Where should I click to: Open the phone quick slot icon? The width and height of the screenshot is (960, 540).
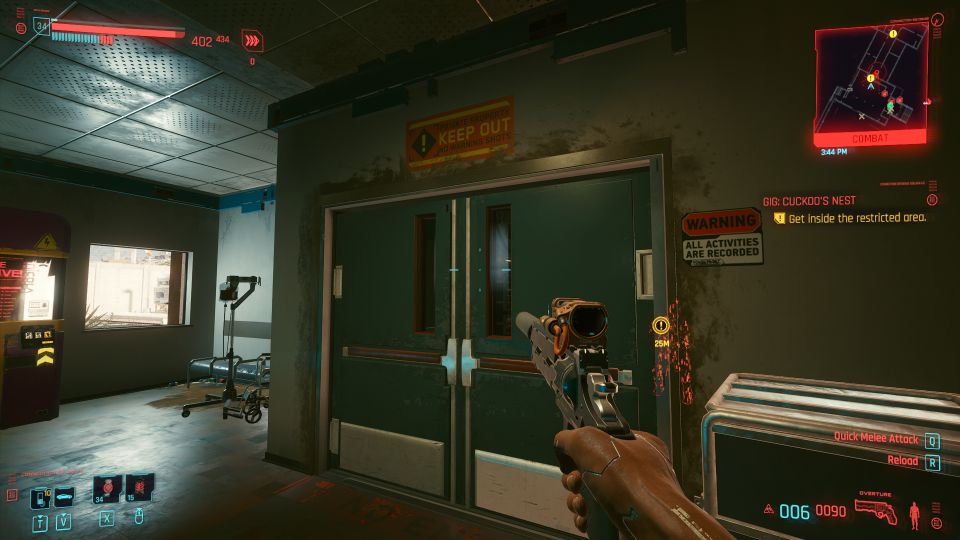(x=41, y=496)
